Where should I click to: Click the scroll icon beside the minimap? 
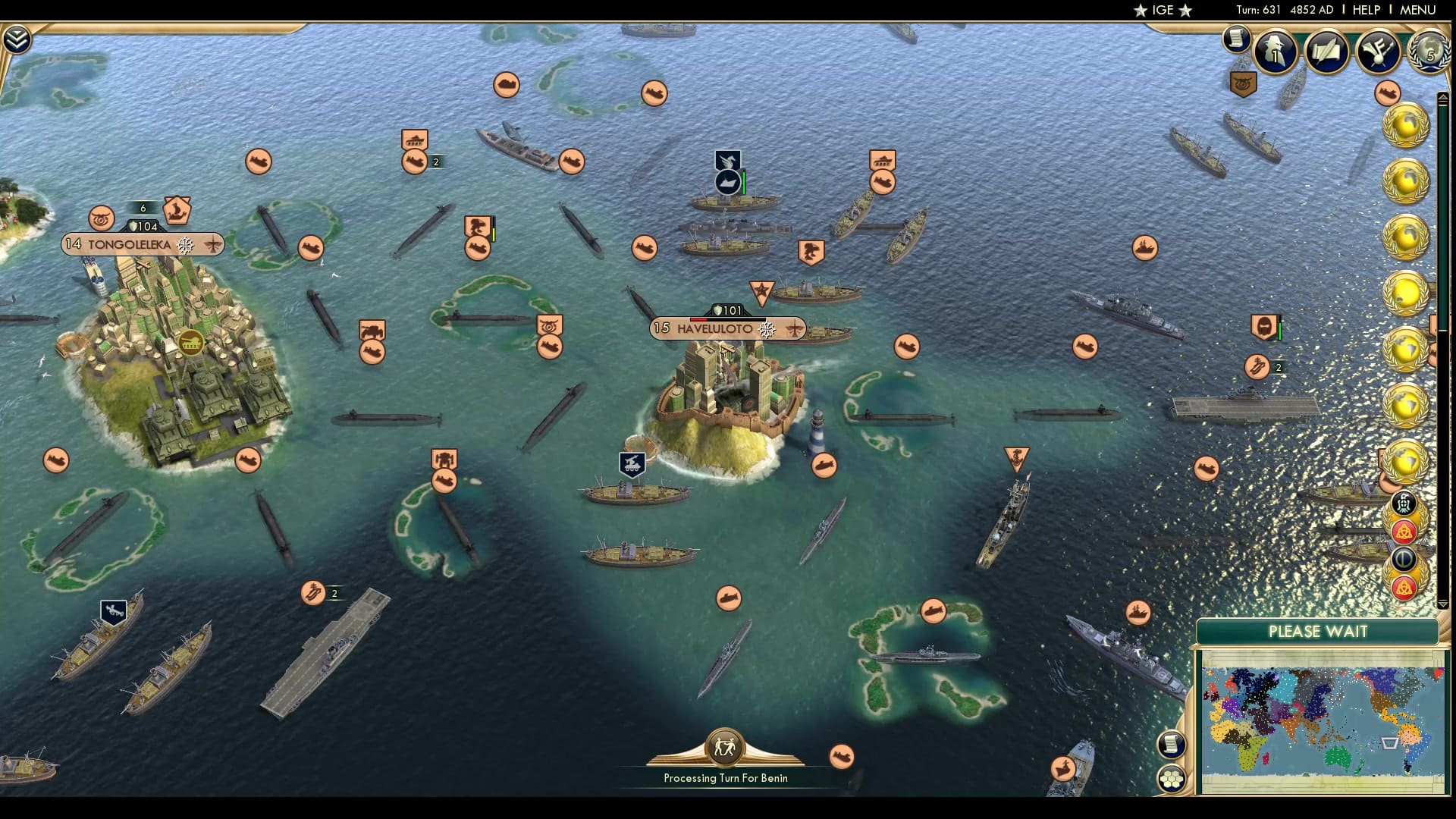1172,744
